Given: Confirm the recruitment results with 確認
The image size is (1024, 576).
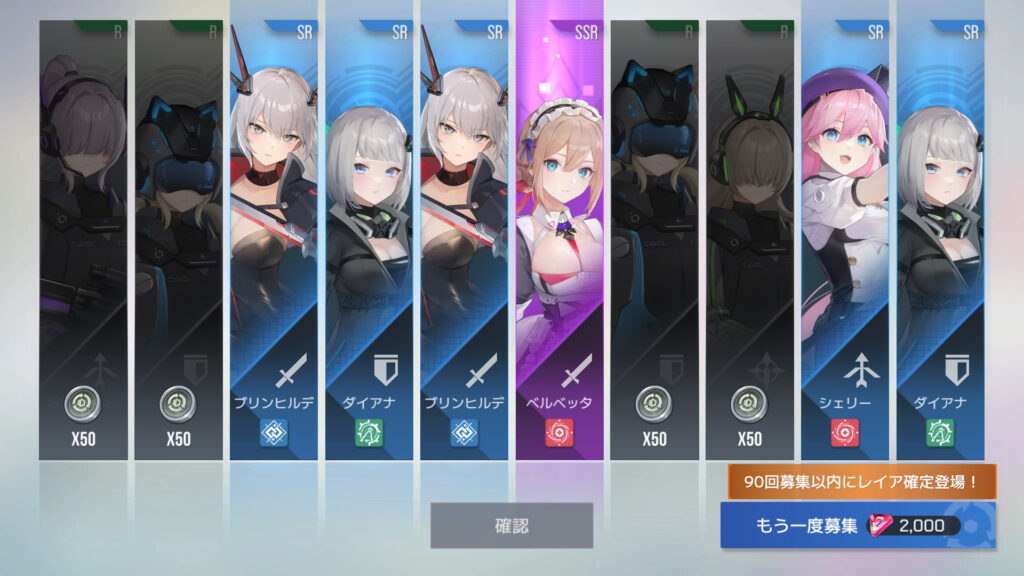Looking at the screenshot, I should point(511,525).
